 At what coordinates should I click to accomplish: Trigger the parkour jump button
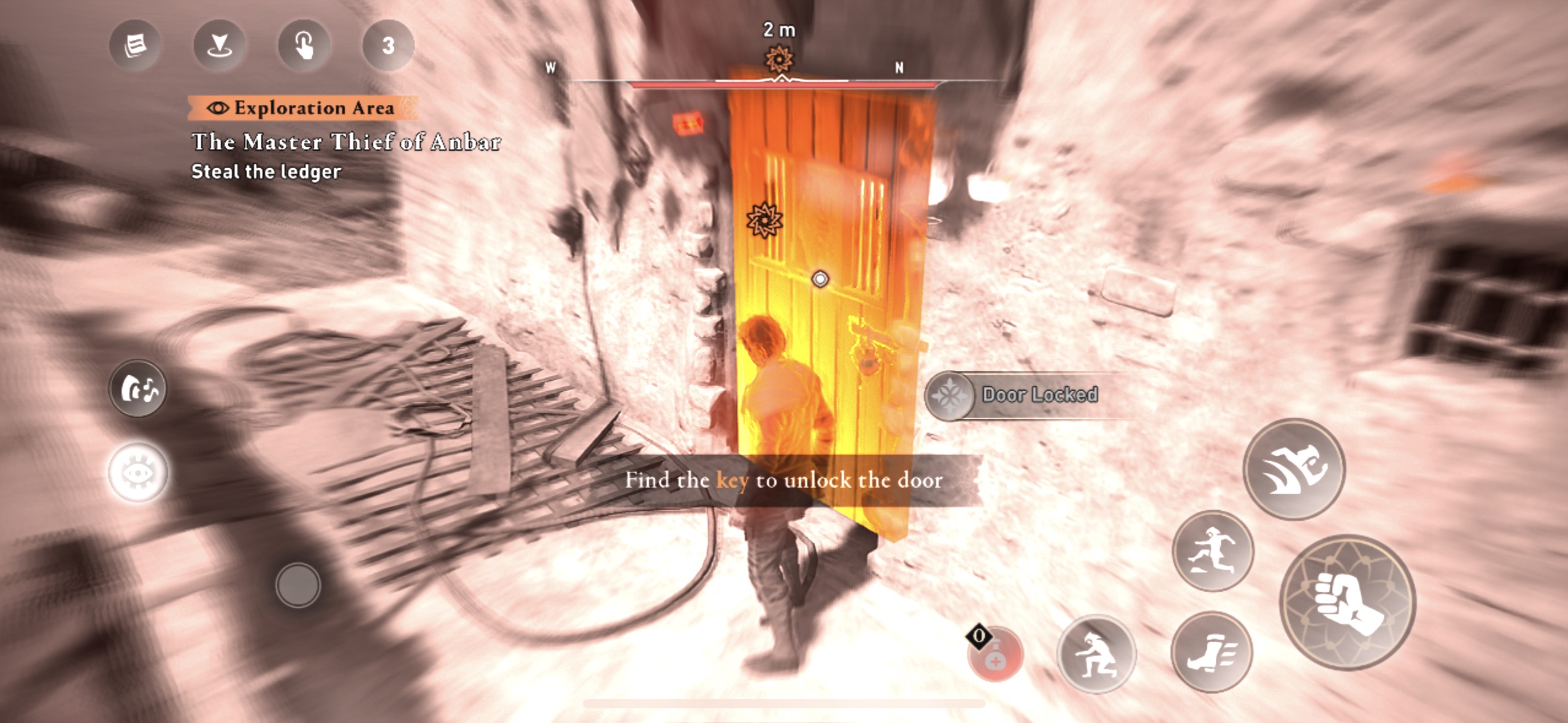1212,551
